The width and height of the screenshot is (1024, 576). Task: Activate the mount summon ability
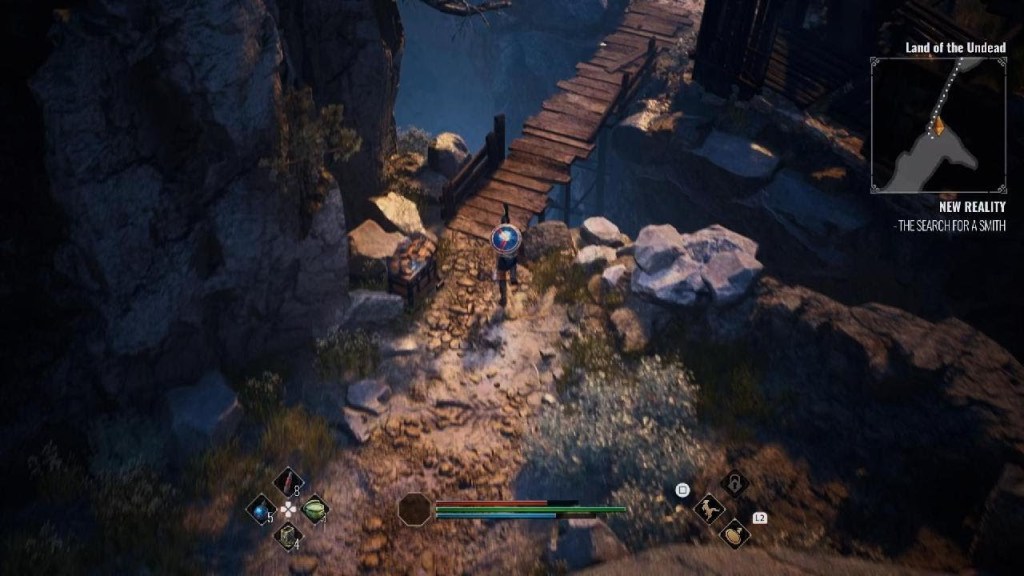(x=709, y=509)
